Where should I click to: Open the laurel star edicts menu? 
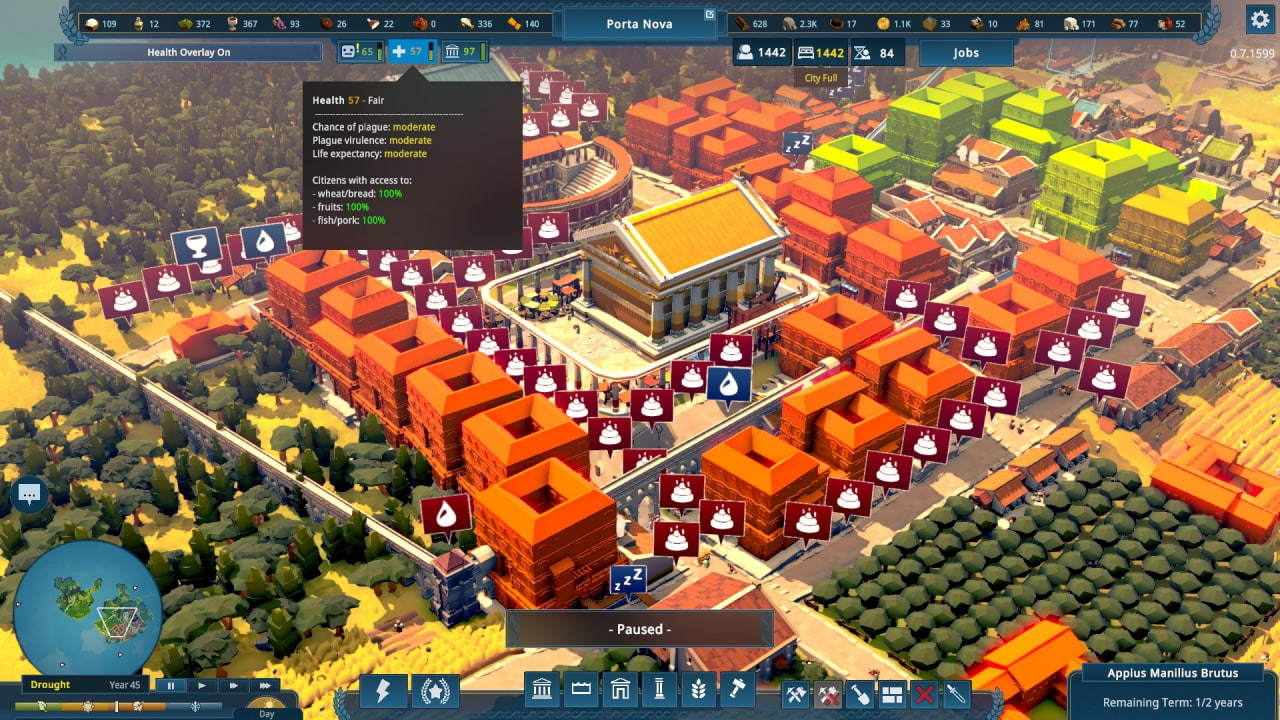pyautogui.click(x=436, y=691)
